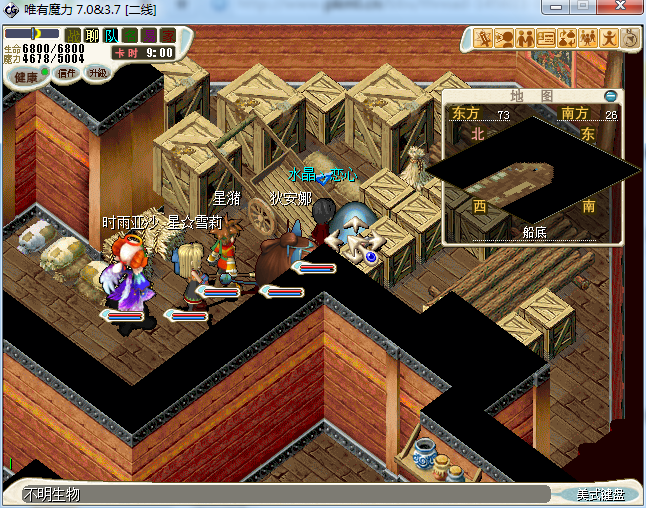The width and height of the screenshot is (646, 508).
Task: Start a trade with the money-bag icon
Action: pos(567,38)
